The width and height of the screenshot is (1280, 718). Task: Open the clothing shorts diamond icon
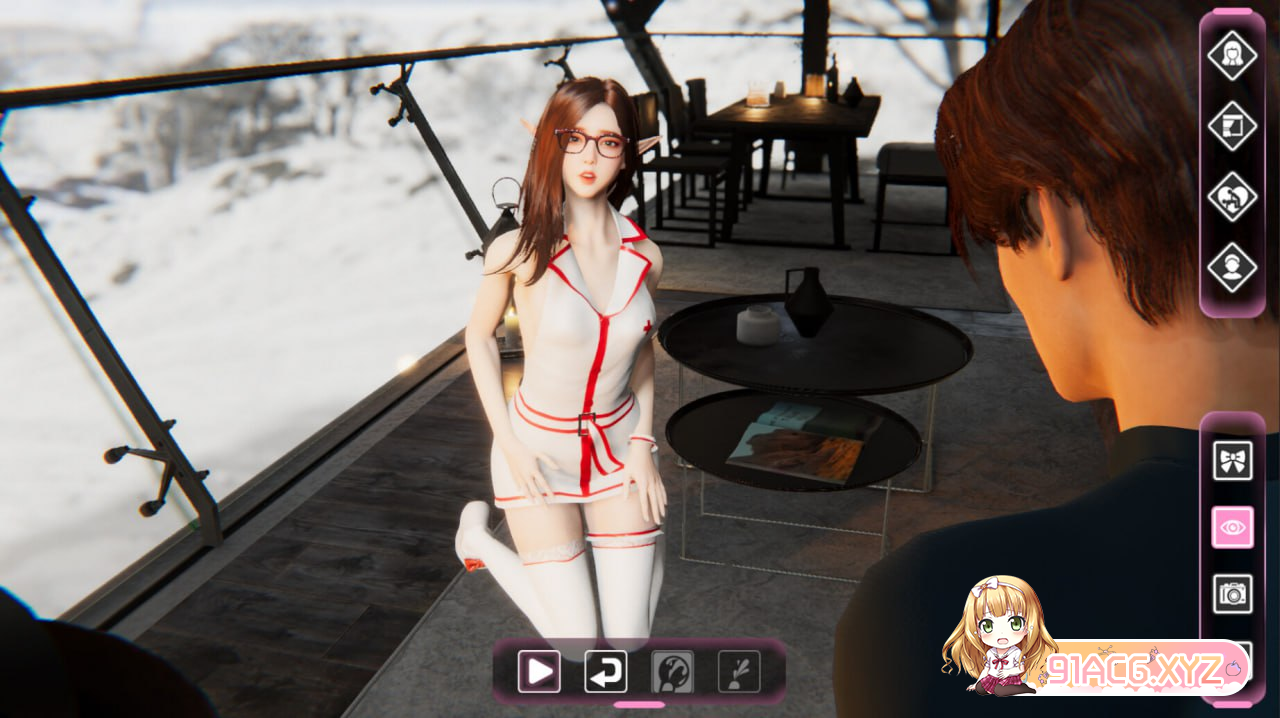[1232, 126]
